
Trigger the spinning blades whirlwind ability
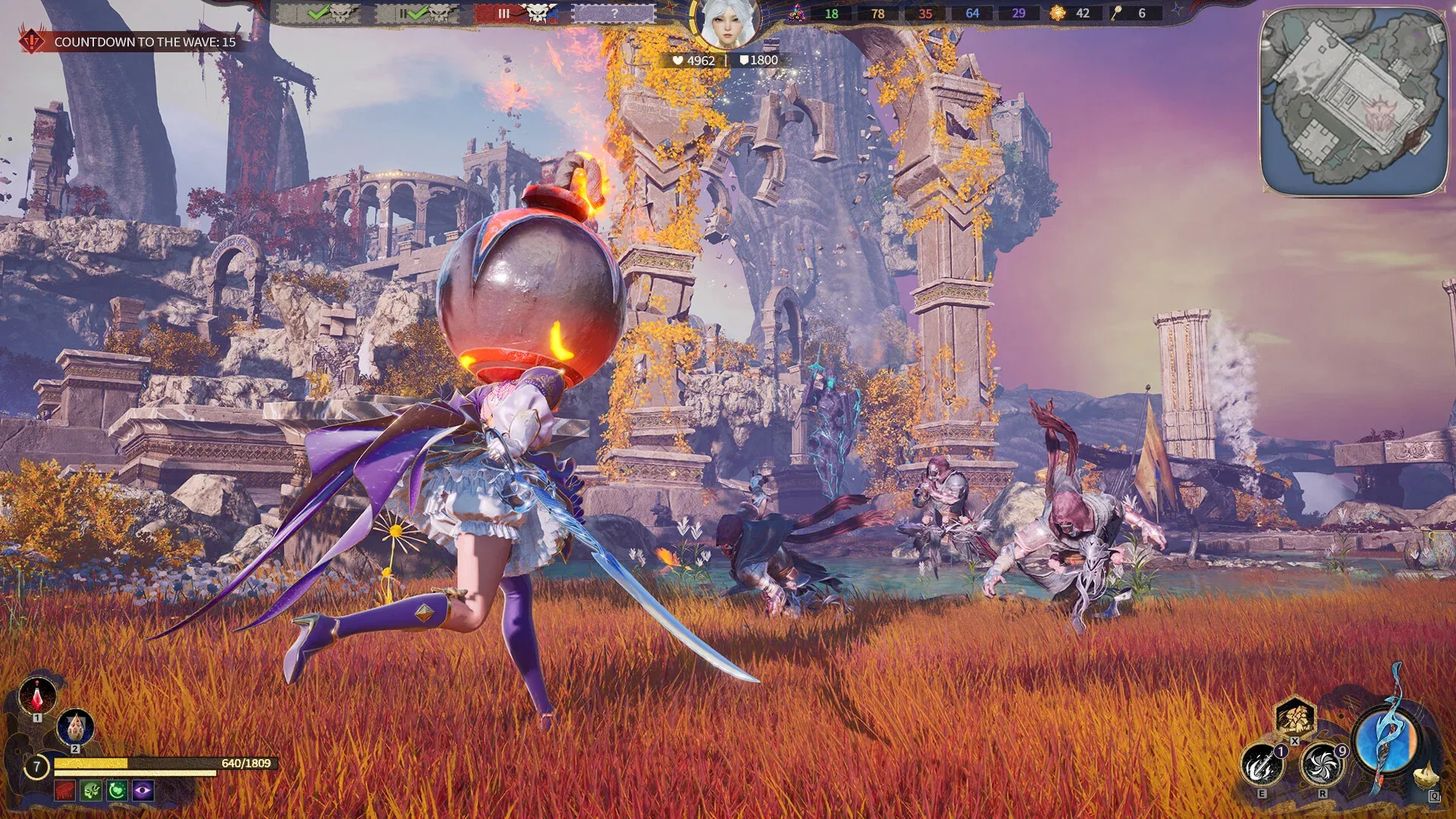[1322, 766]
